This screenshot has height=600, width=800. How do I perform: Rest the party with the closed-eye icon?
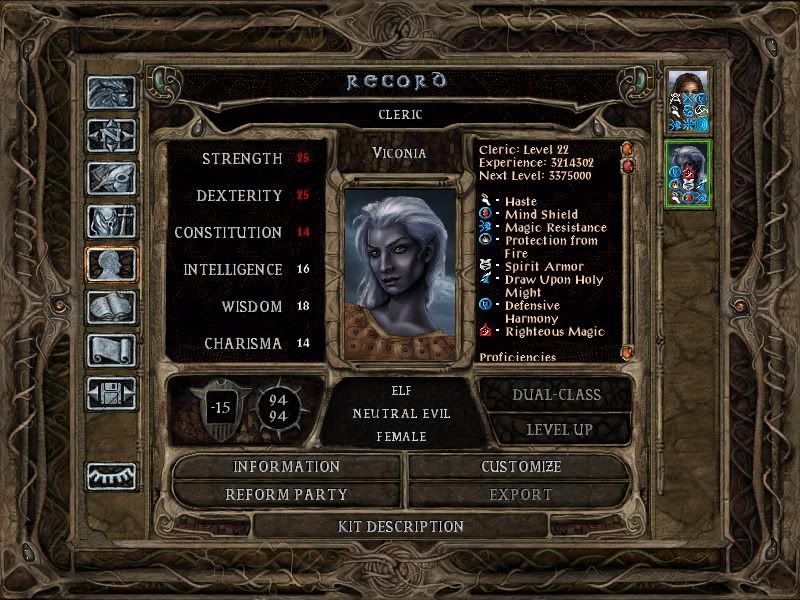click(111, 476)
